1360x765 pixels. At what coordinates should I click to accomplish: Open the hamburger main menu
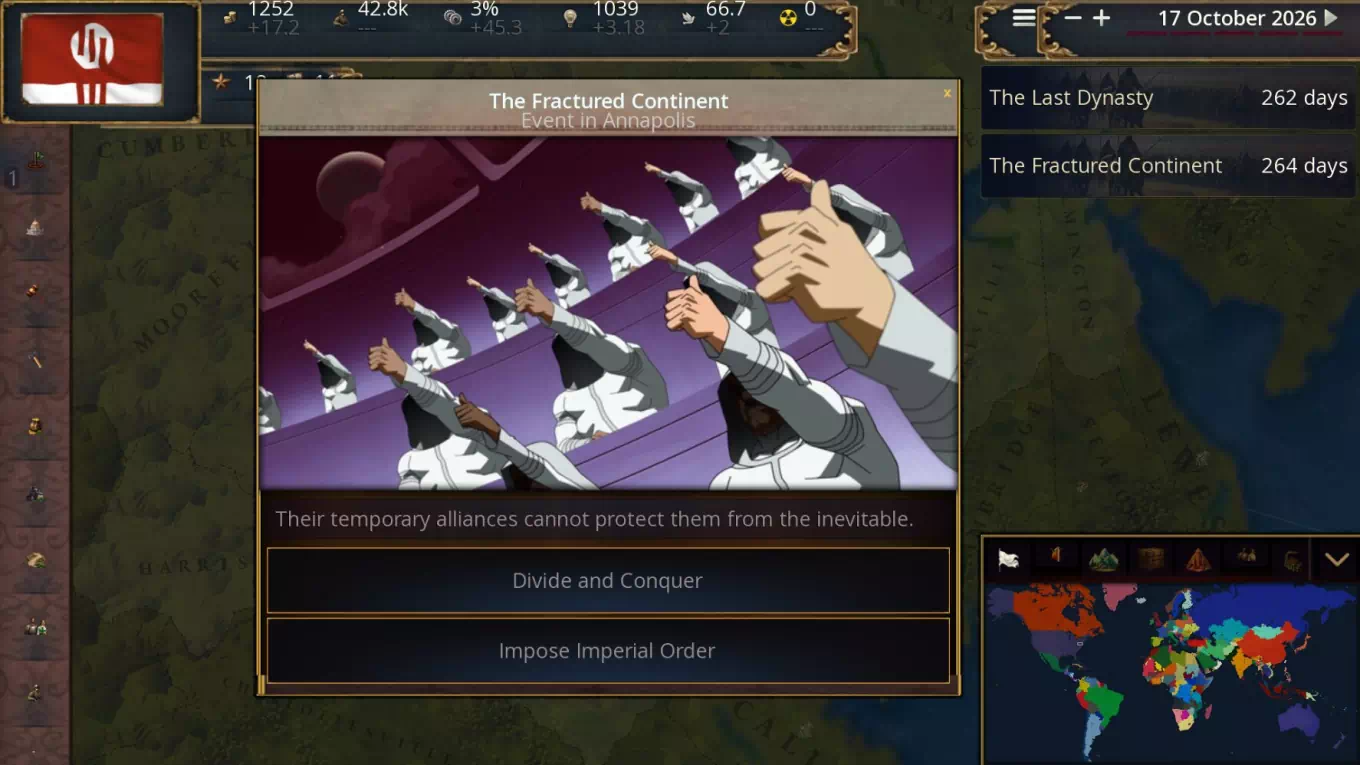click(x=1023, y=18)
